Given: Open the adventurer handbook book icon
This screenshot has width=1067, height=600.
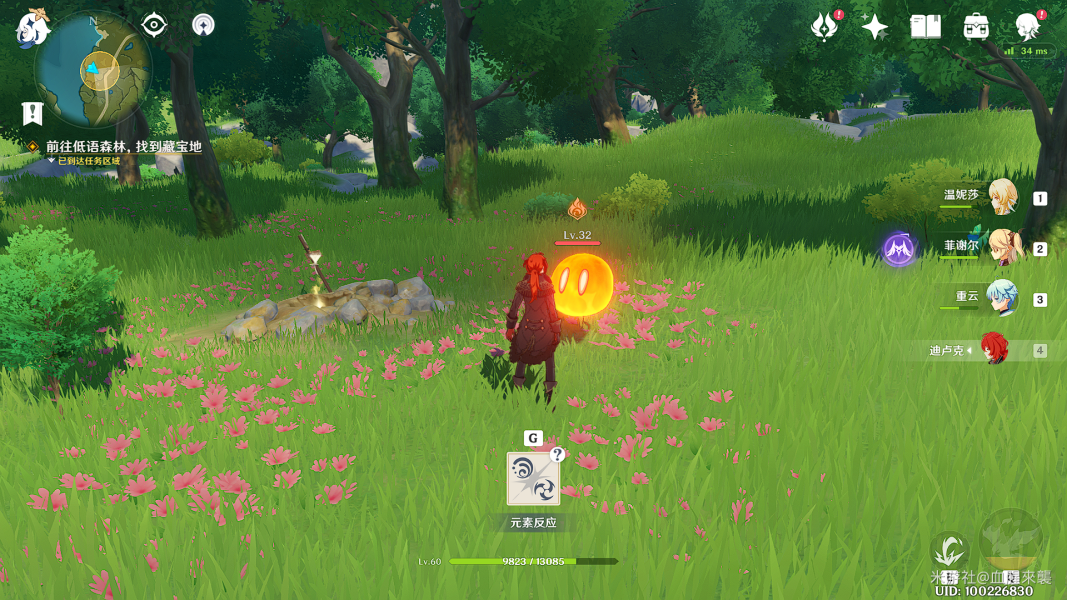Looking at the screenshot, I should click(925, 27).
